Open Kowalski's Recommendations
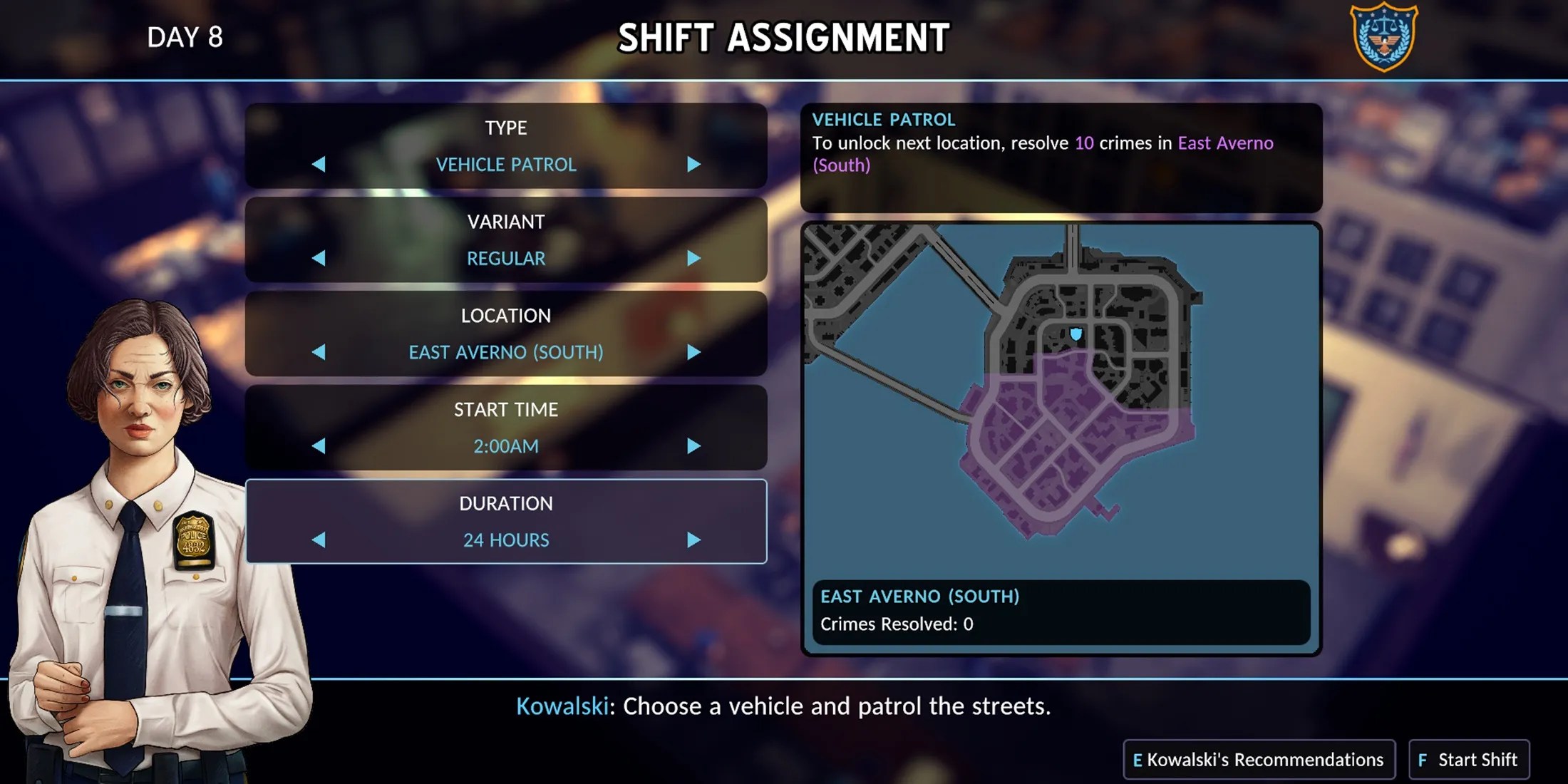The height and width of the screenshot is (784, 1568). 1259,760
